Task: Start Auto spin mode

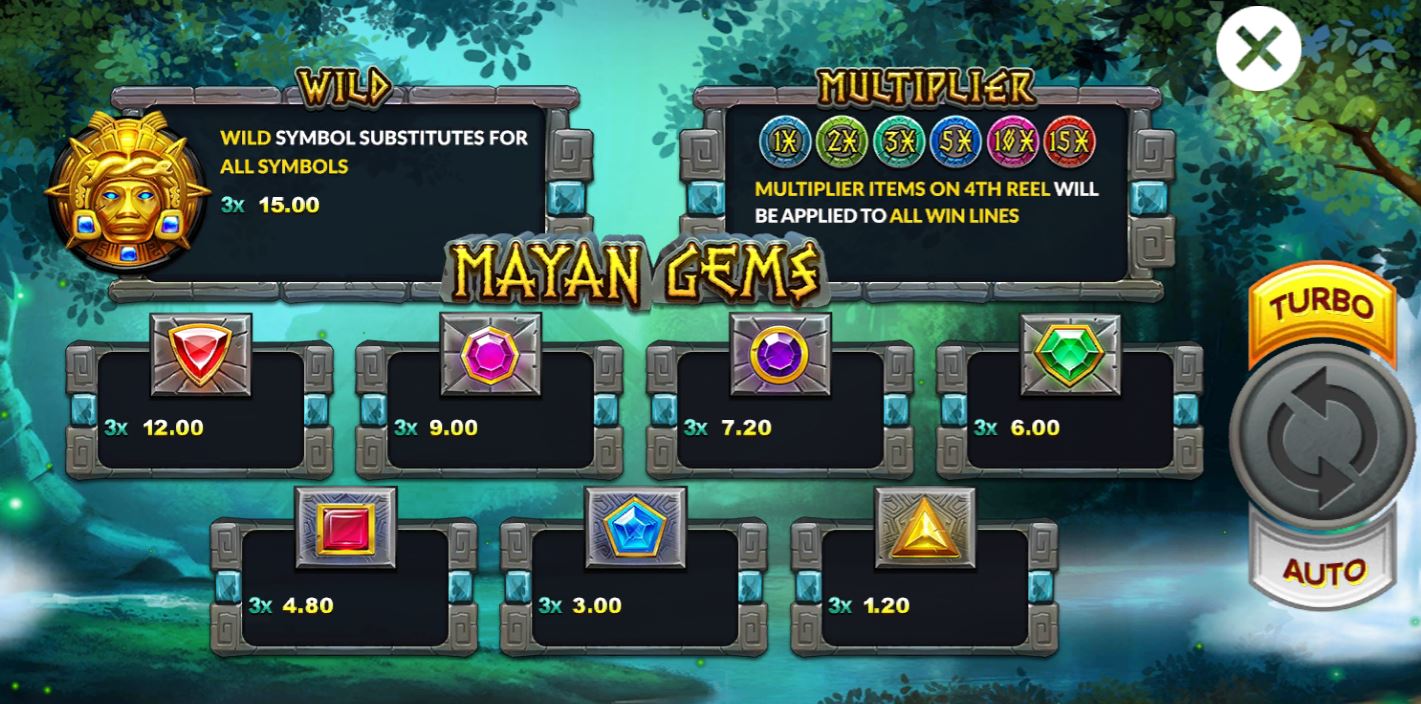Action: [1323, 569]
